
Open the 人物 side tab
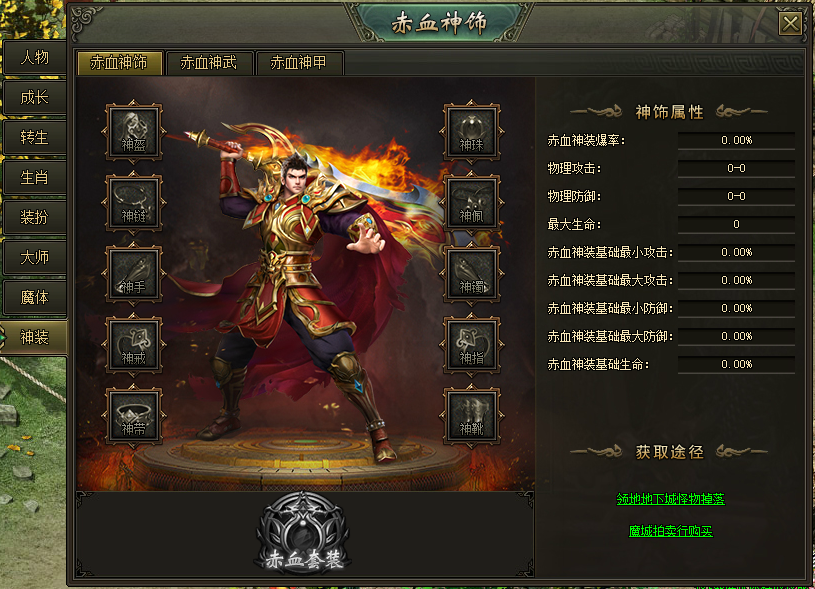click(x=34, y=58)
